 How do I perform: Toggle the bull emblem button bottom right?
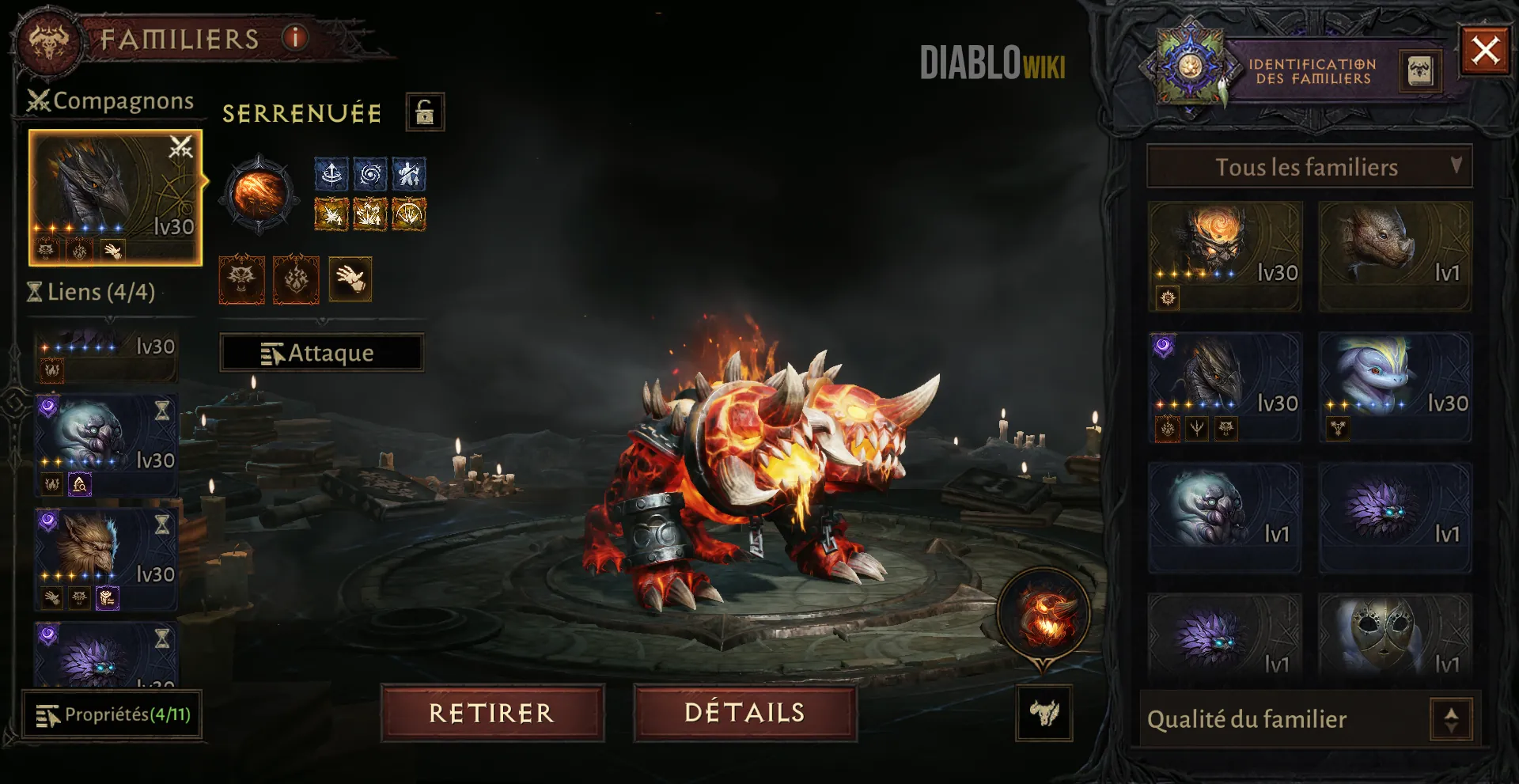1046,713
